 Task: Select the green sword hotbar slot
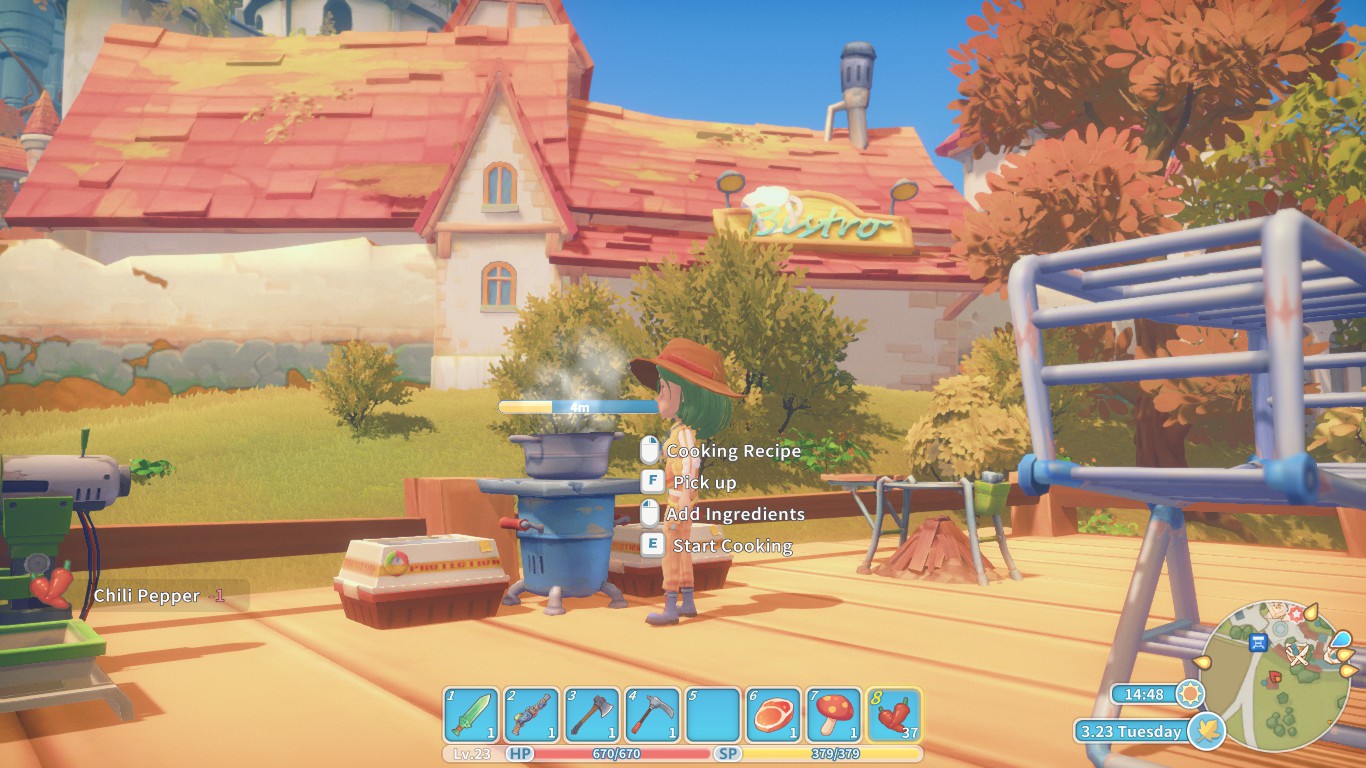(471, 715)
